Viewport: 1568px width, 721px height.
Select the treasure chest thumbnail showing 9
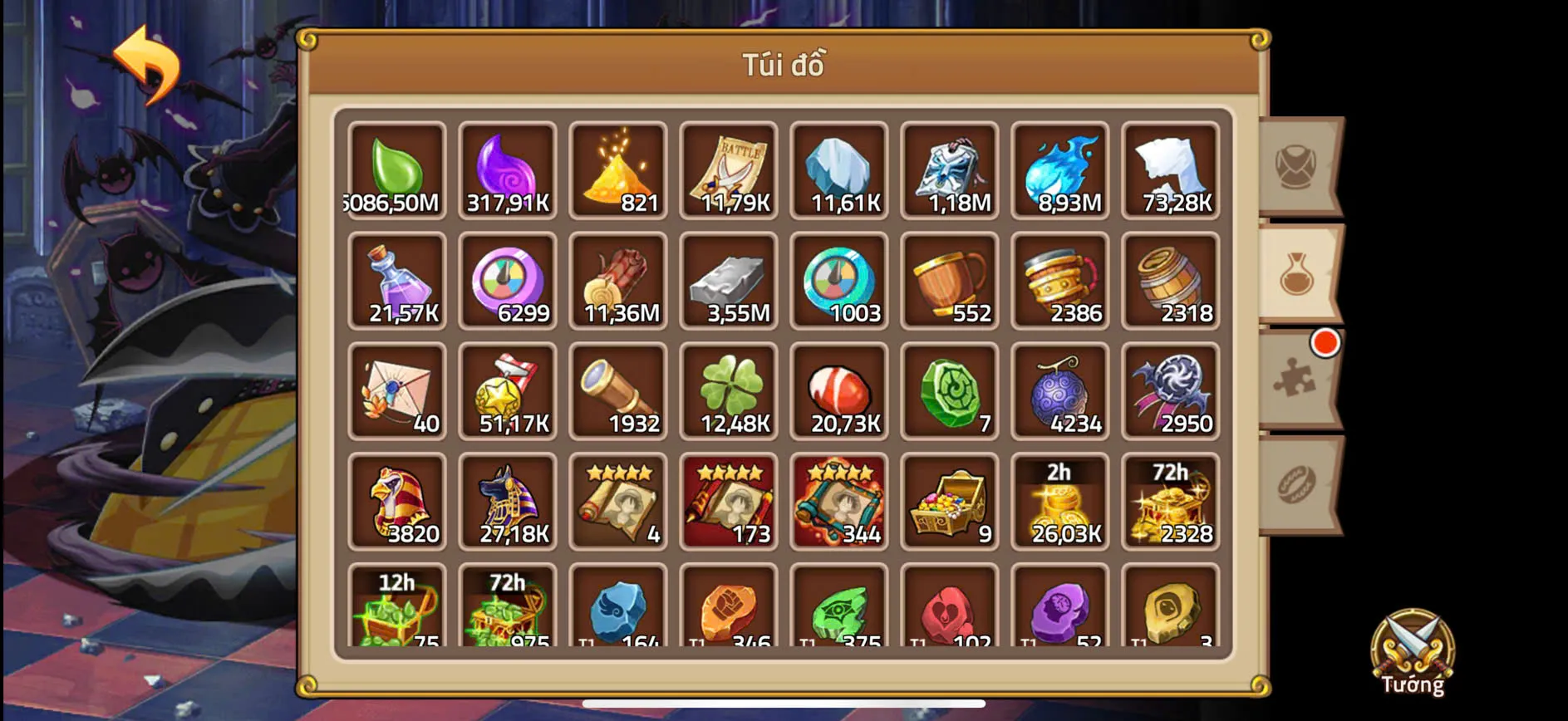949,503
